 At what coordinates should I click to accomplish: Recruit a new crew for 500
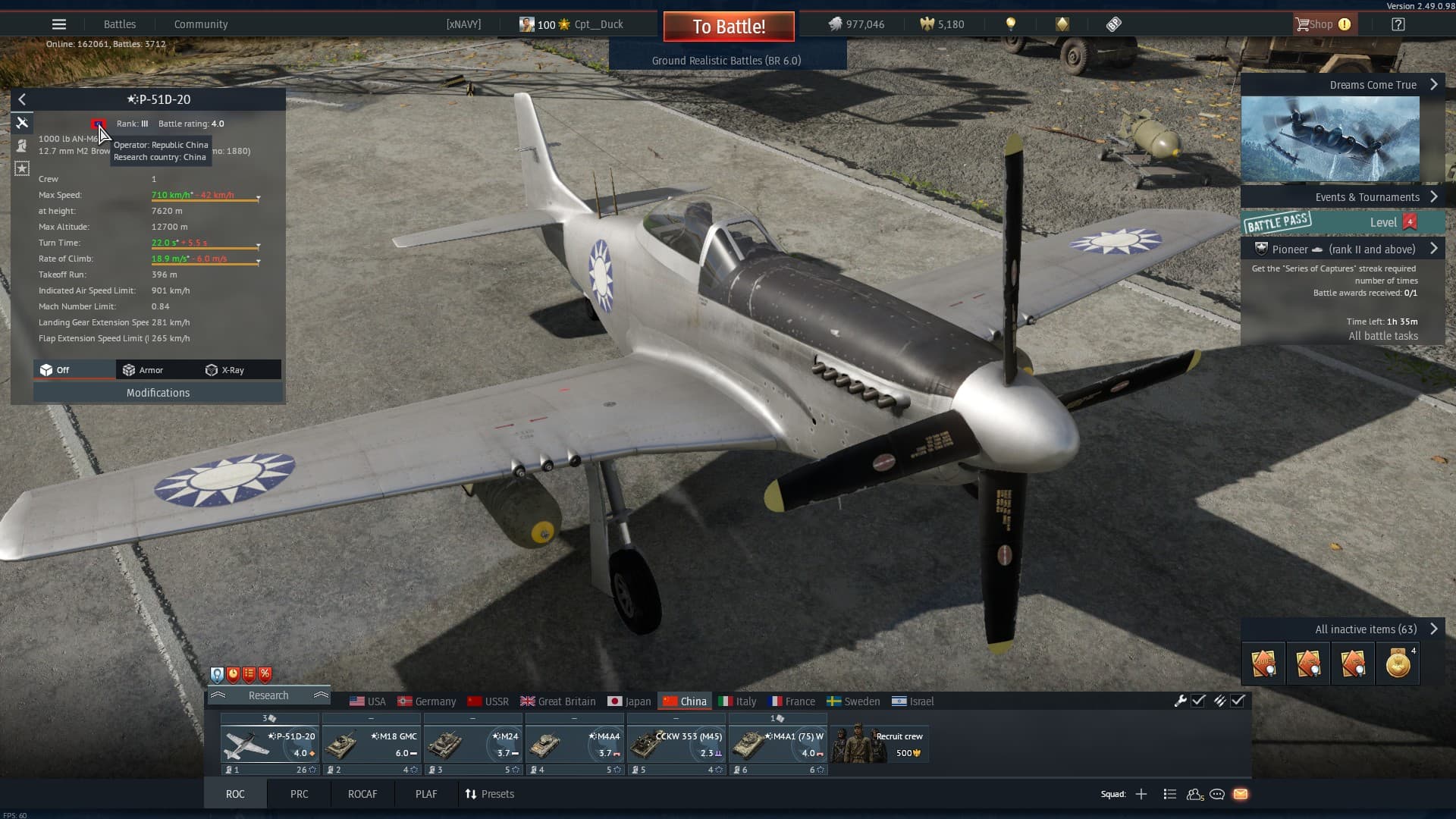[880, 743]
